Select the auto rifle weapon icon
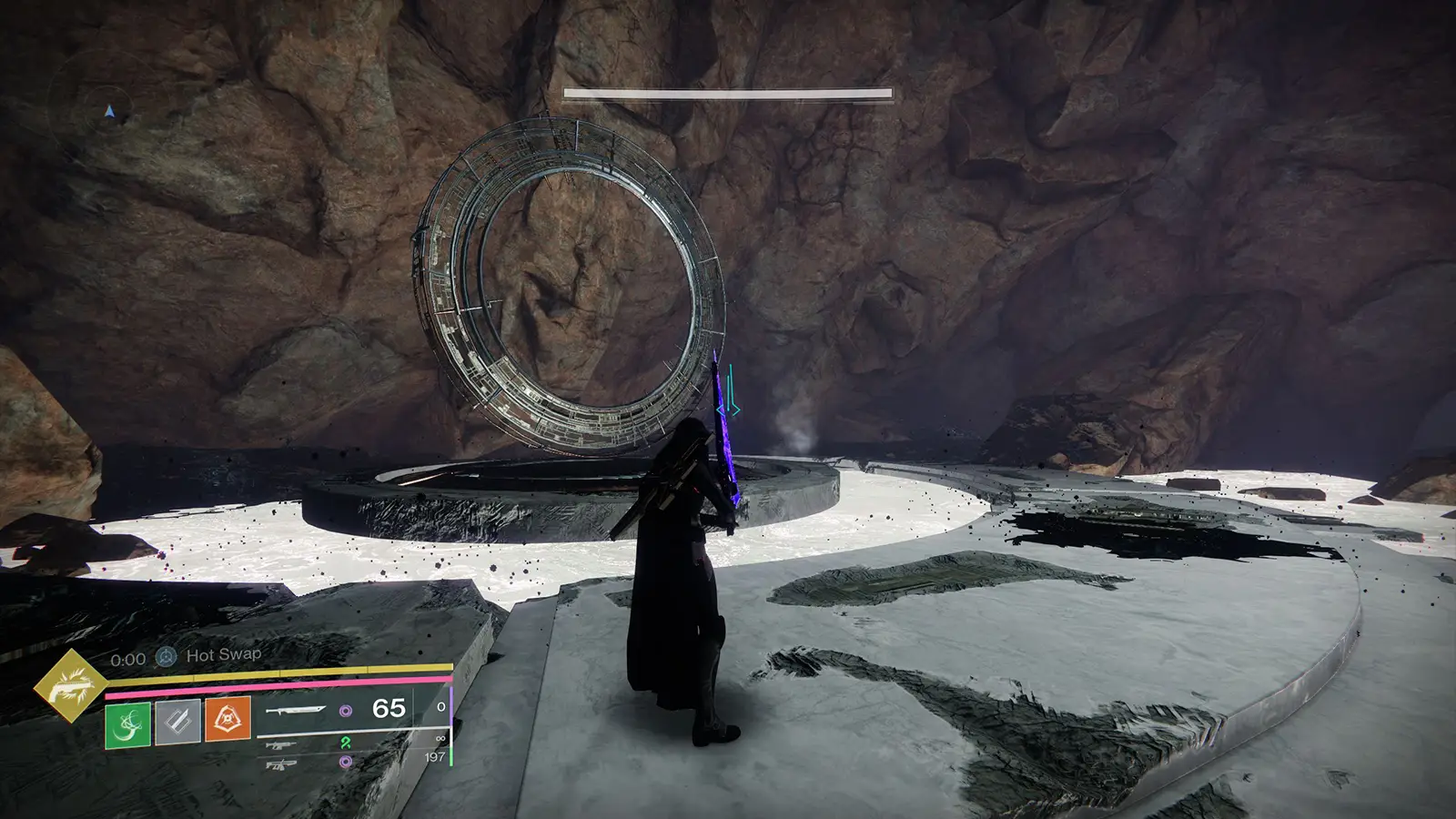 (x=279, y=744)
